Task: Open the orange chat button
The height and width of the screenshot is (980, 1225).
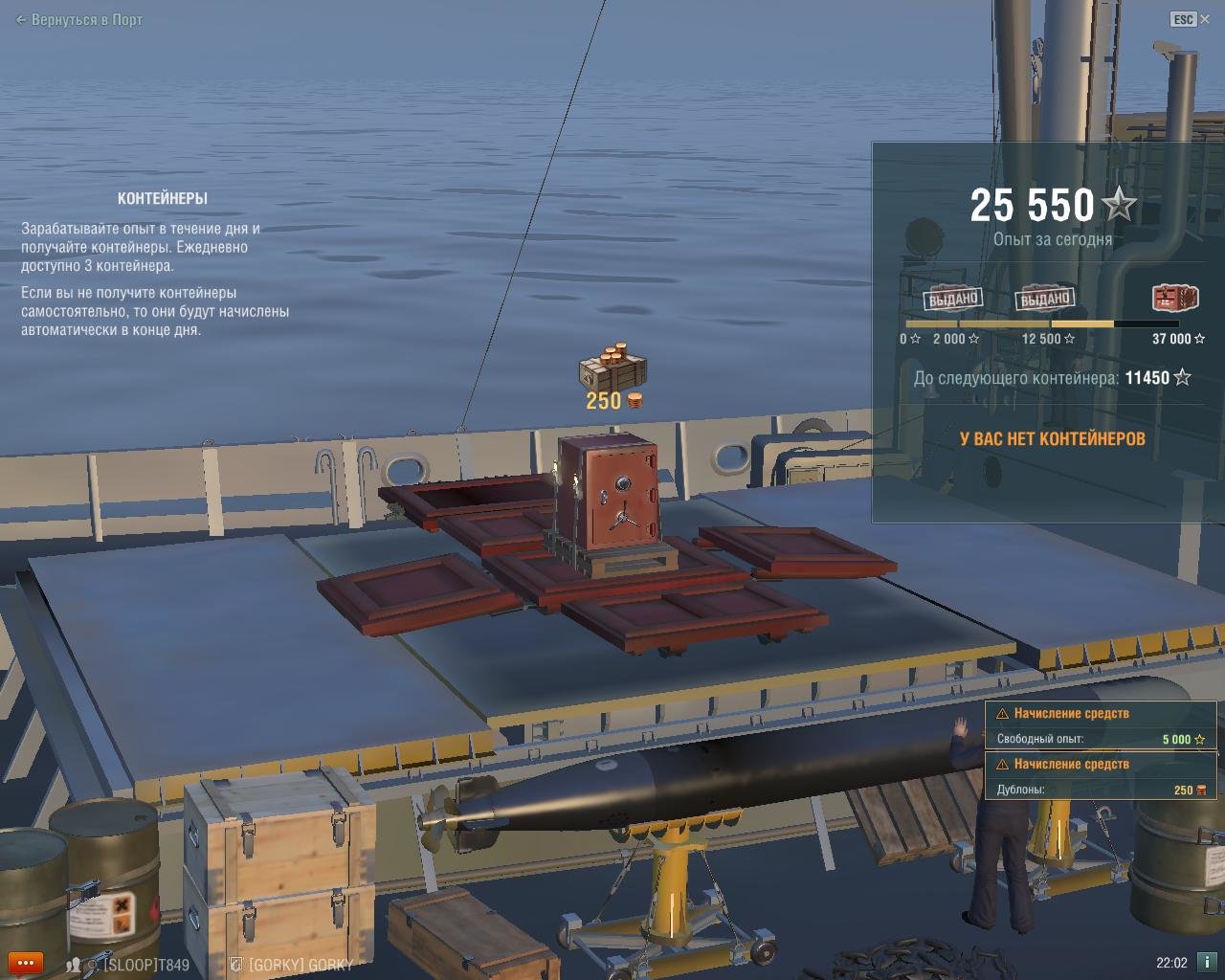Action: [x=25, y=963]
